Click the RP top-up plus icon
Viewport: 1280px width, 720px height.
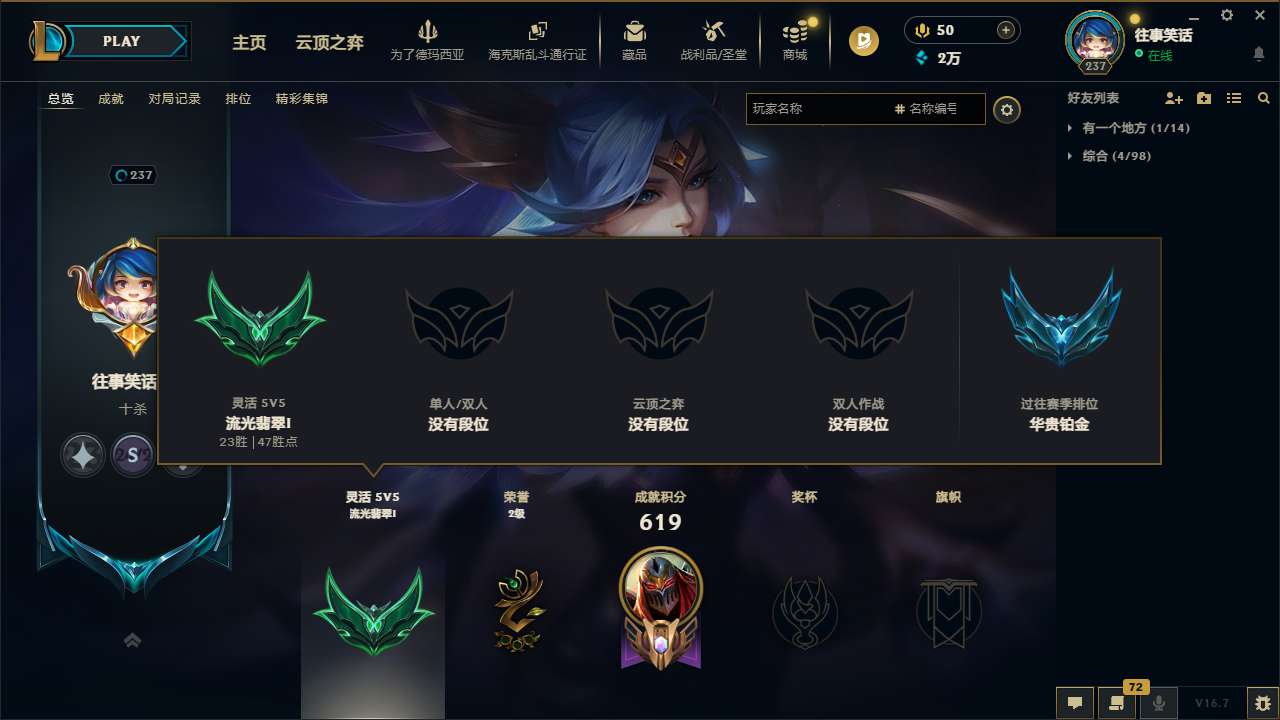click(x=1003, y=30)
